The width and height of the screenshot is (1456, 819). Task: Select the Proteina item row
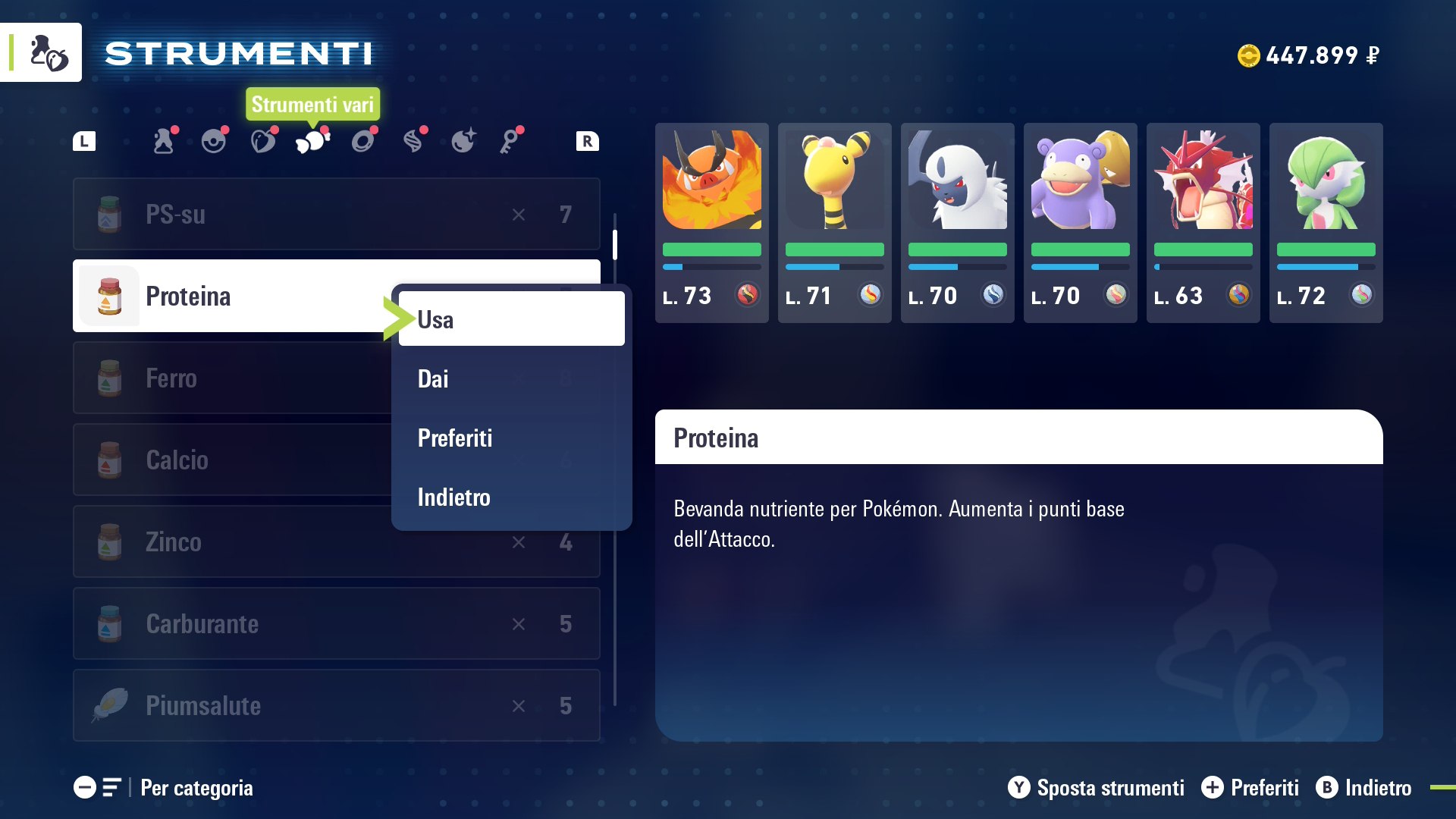pos(227,296)
